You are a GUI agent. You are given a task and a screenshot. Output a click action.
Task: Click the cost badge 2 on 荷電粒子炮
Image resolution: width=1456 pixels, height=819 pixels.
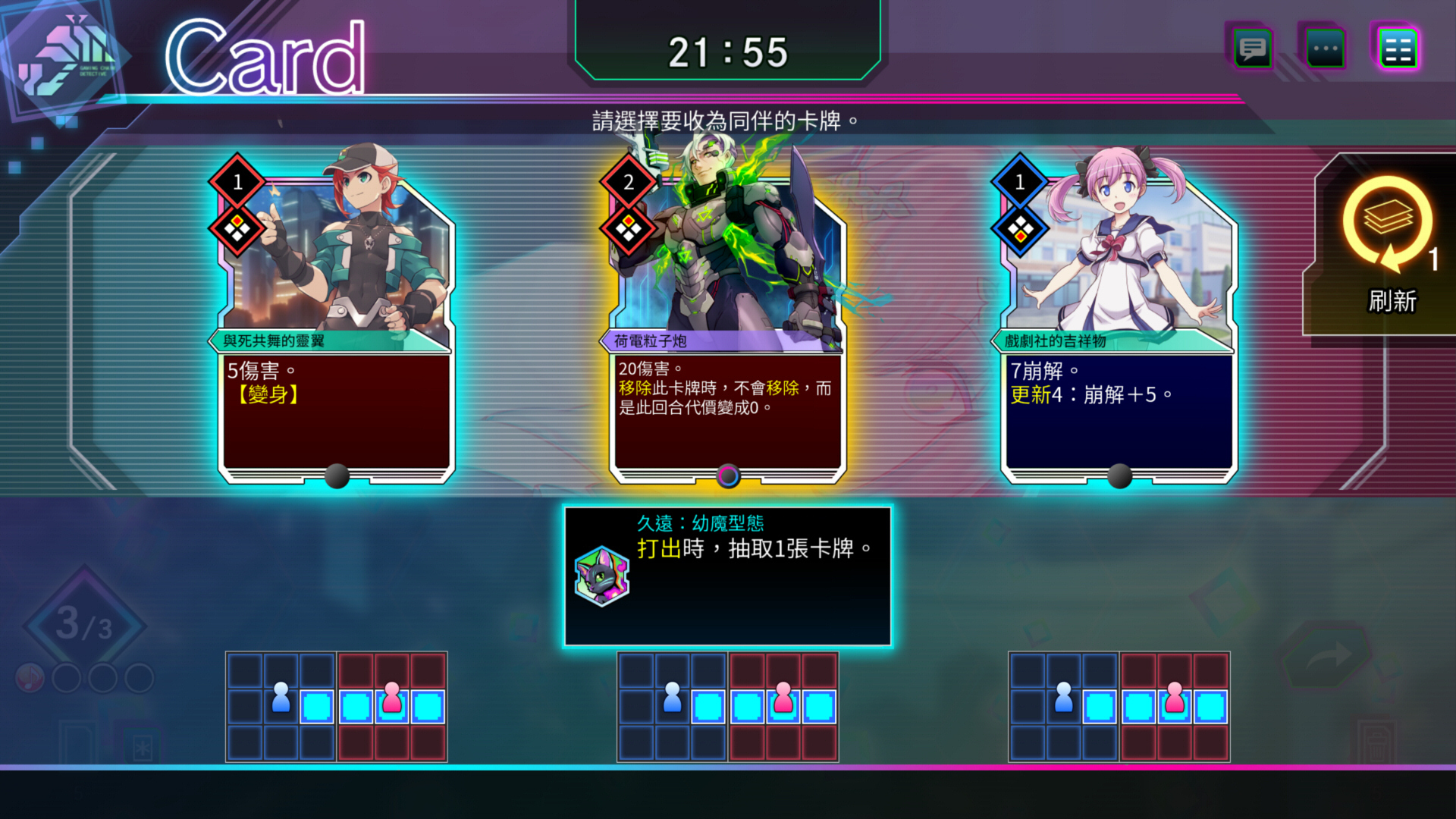(629, 182)
